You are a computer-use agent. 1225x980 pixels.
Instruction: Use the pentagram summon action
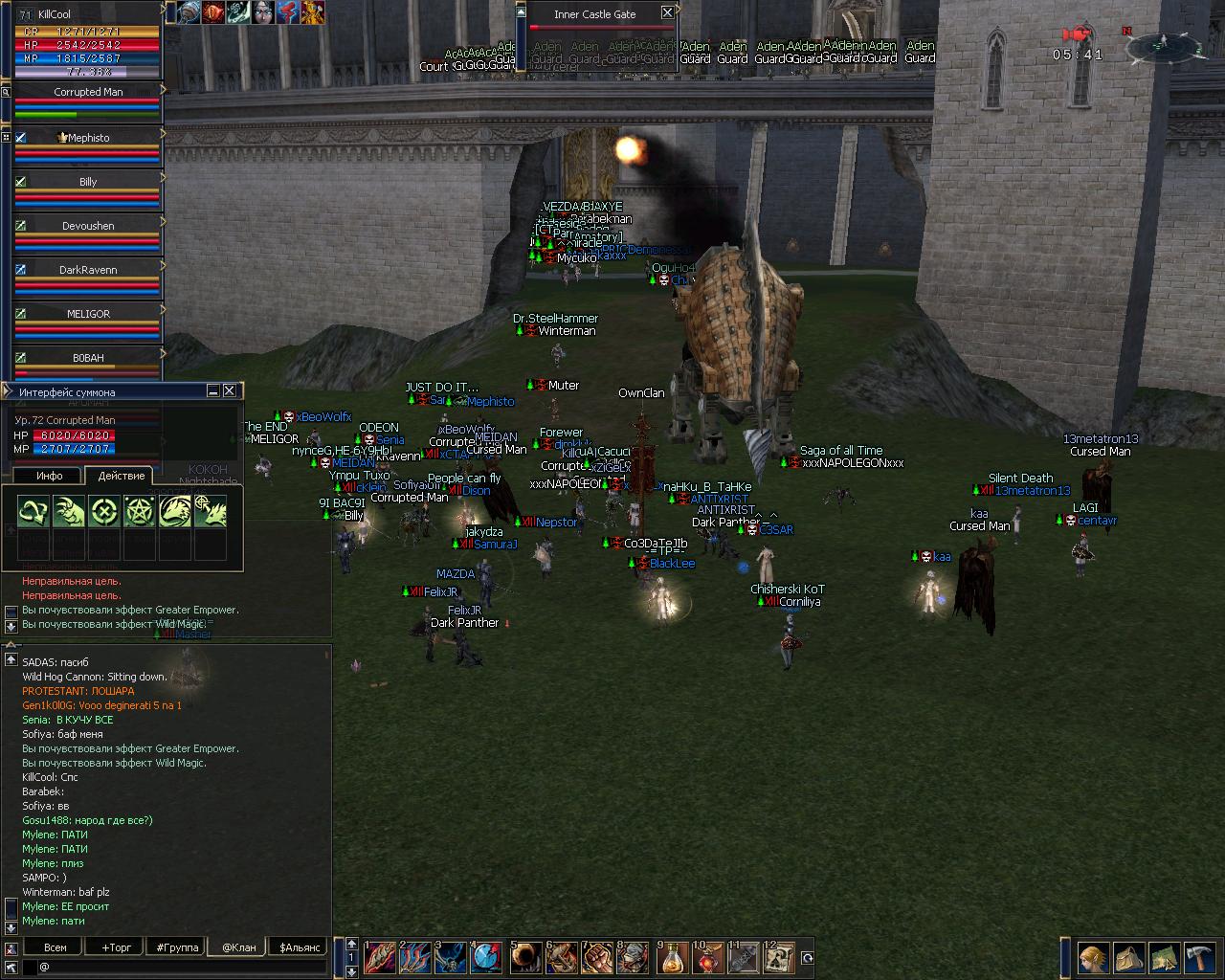[139, 512]
